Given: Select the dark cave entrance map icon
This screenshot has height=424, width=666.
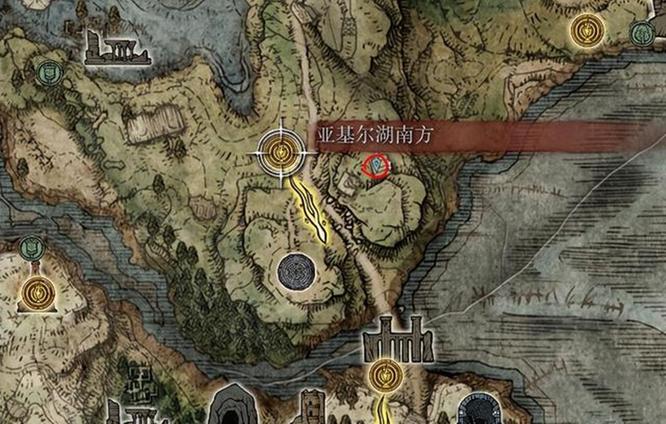Looking at the screenshot, I should tap(233, 404).
